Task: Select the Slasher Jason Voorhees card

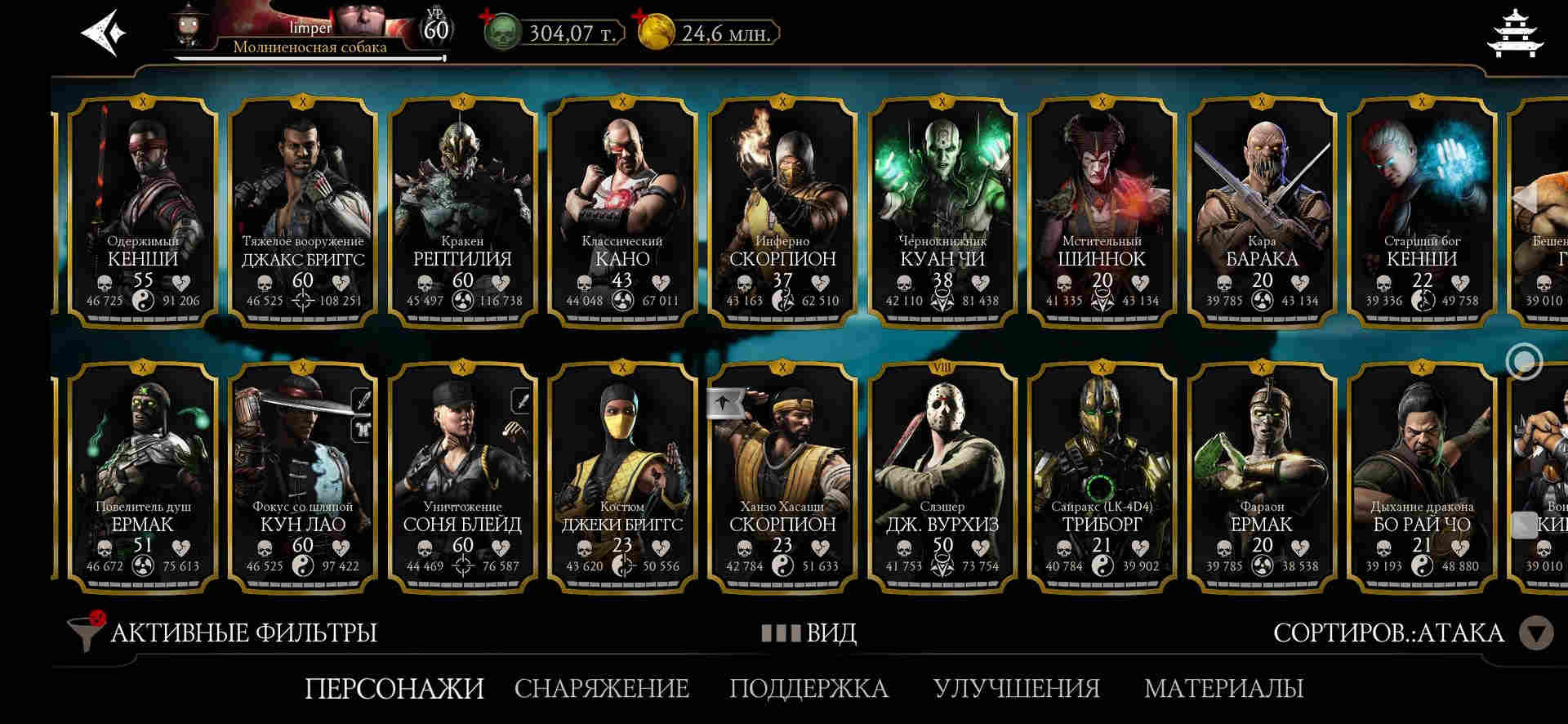Action: pos(942,478)
